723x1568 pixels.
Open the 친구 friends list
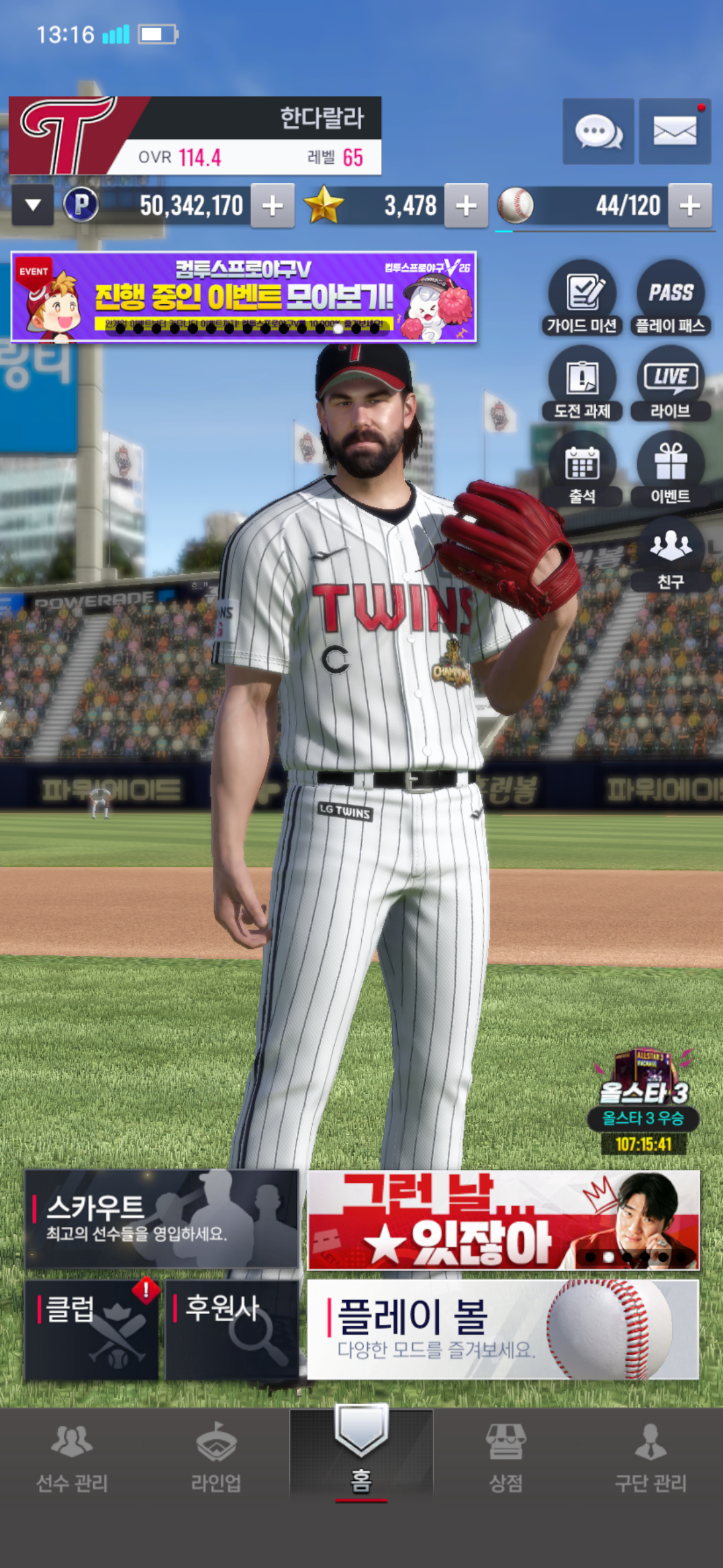(x=670, y=555)
